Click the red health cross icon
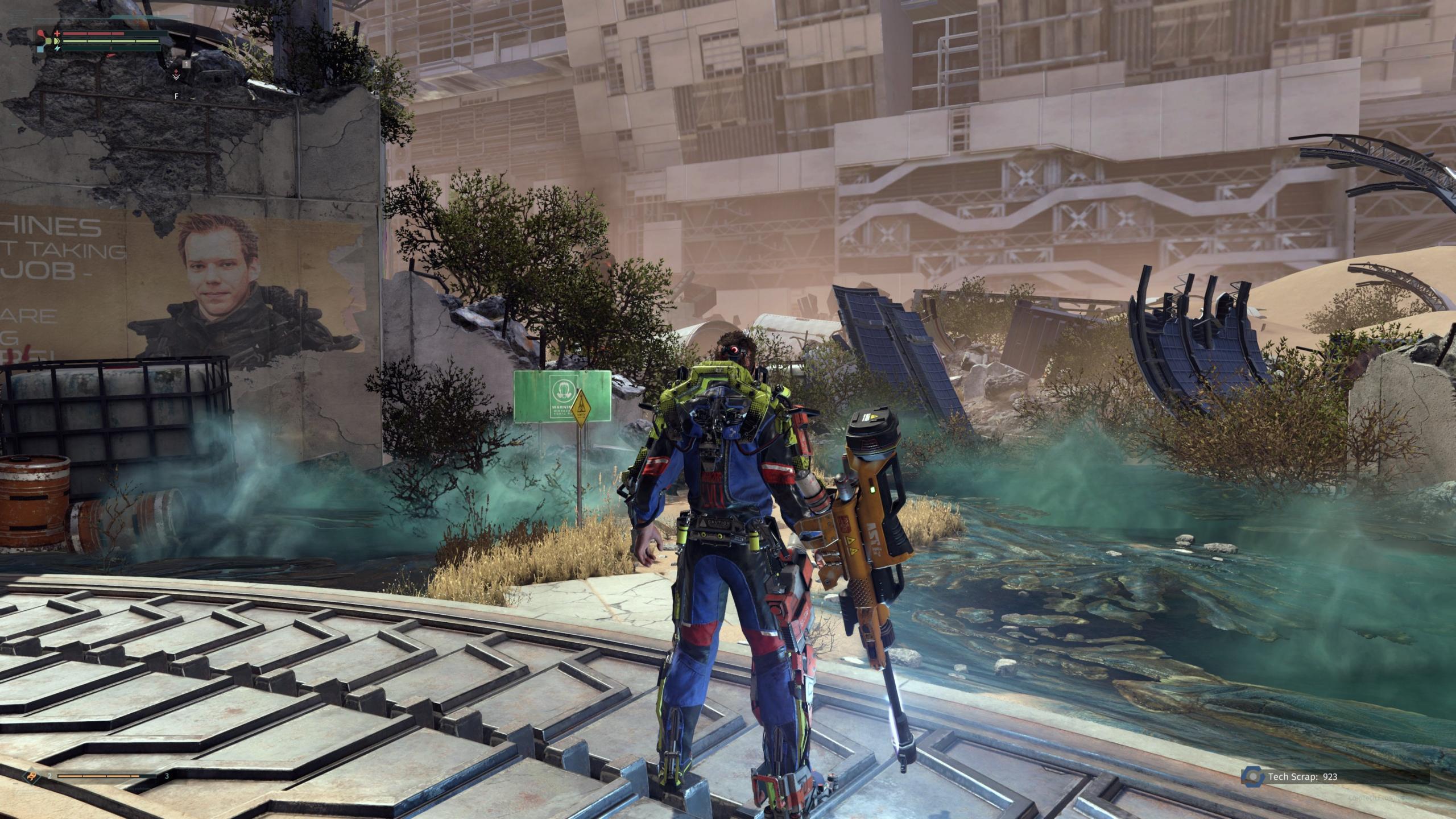 click(x=57, y=34)
